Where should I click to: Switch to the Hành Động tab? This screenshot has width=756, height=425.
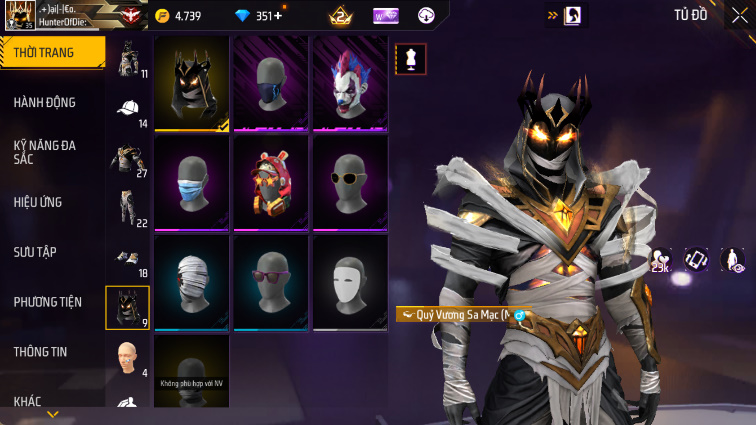[x=44, y=102]
